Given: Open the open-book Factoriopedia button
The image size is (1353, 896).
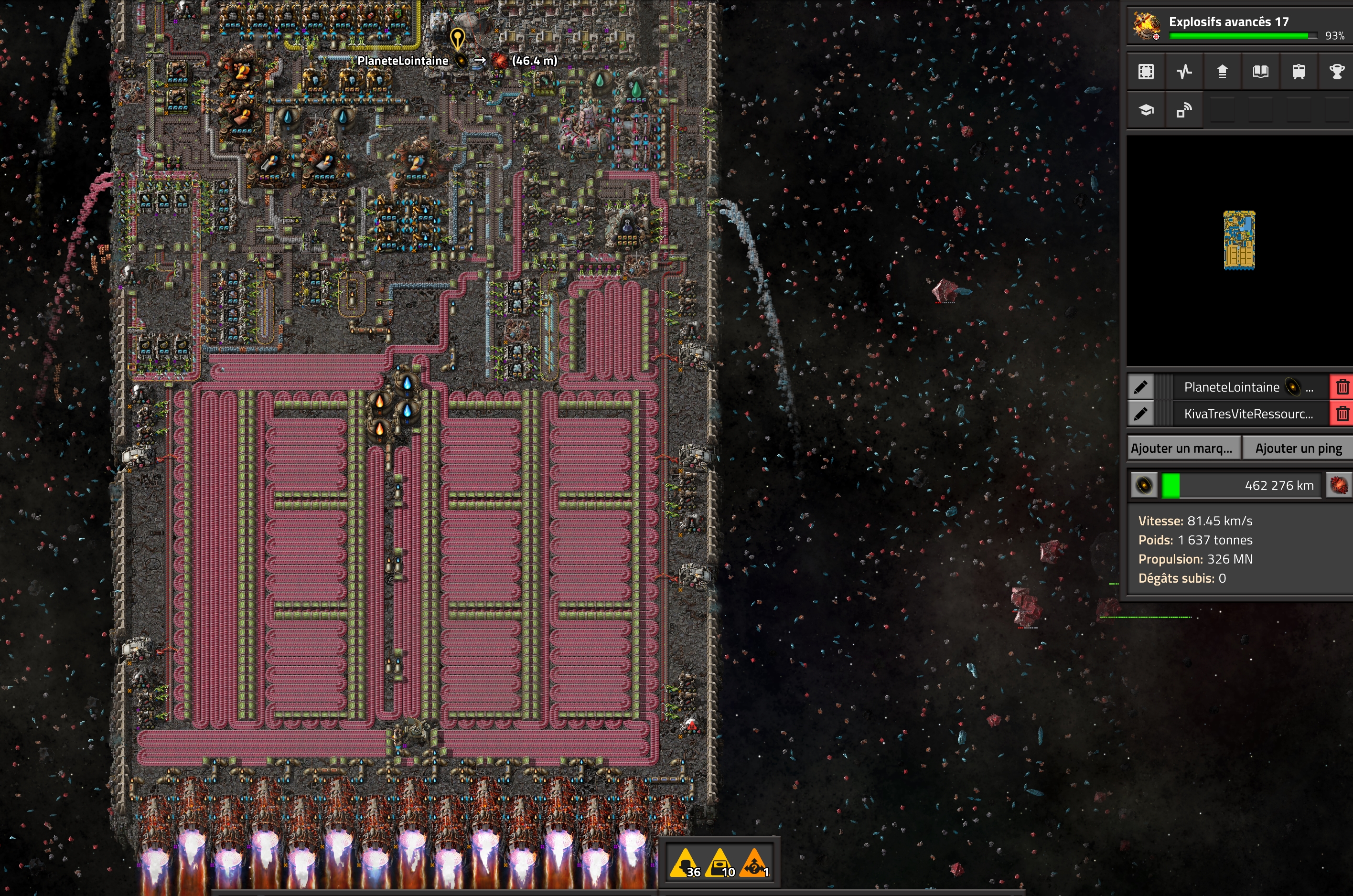Looking at the screenshot, I should [1260, 72].
